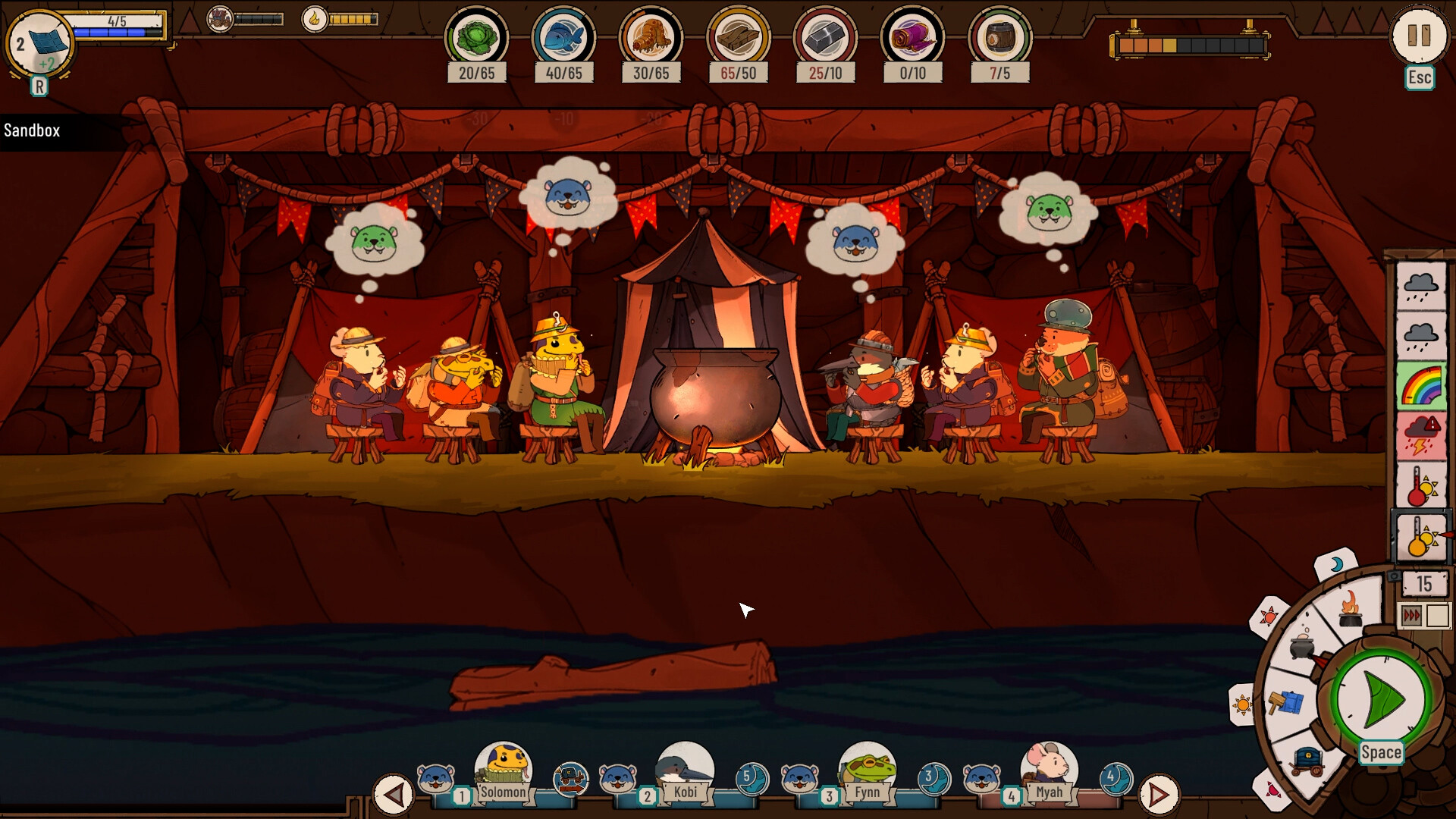This screenshot has width=1456, height=819.
Task: Toggle the fast-forward speed button
Action: tap(1413, 616)
